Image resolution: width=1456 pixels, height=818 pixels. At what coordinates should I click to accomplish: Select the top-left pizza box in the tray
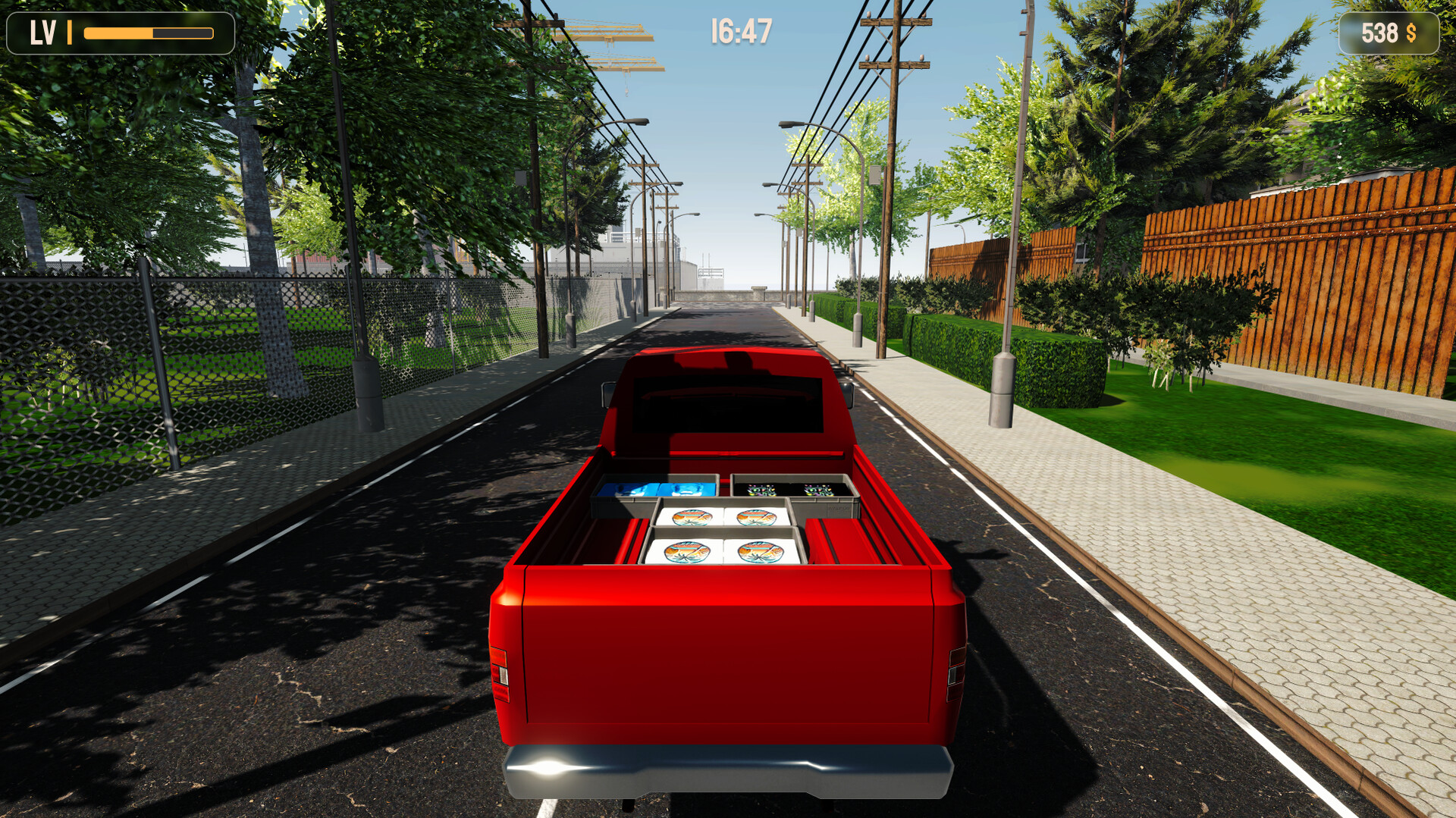[692, 516]
